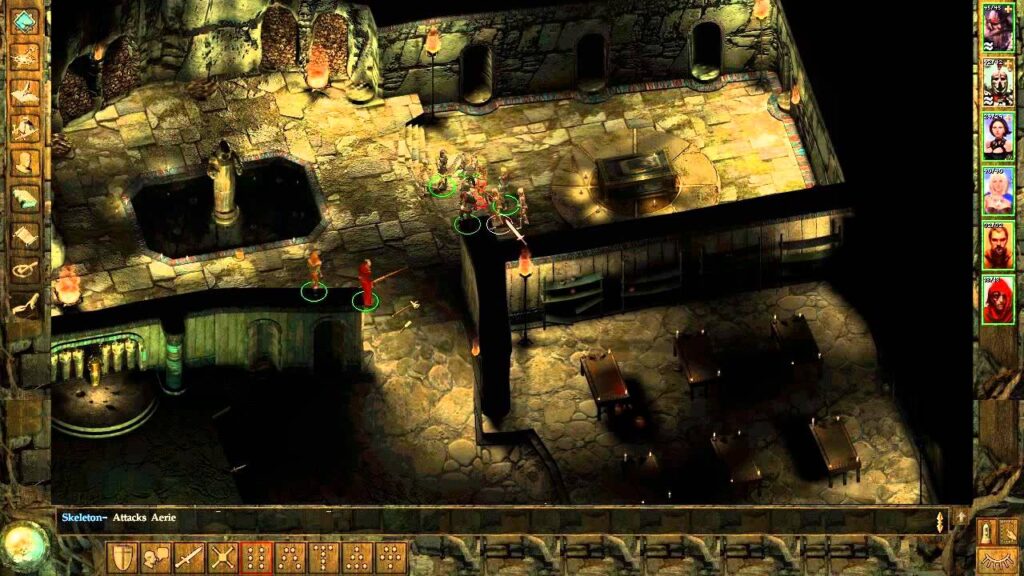Click the crossed-lines stop command

click(224, 557)
